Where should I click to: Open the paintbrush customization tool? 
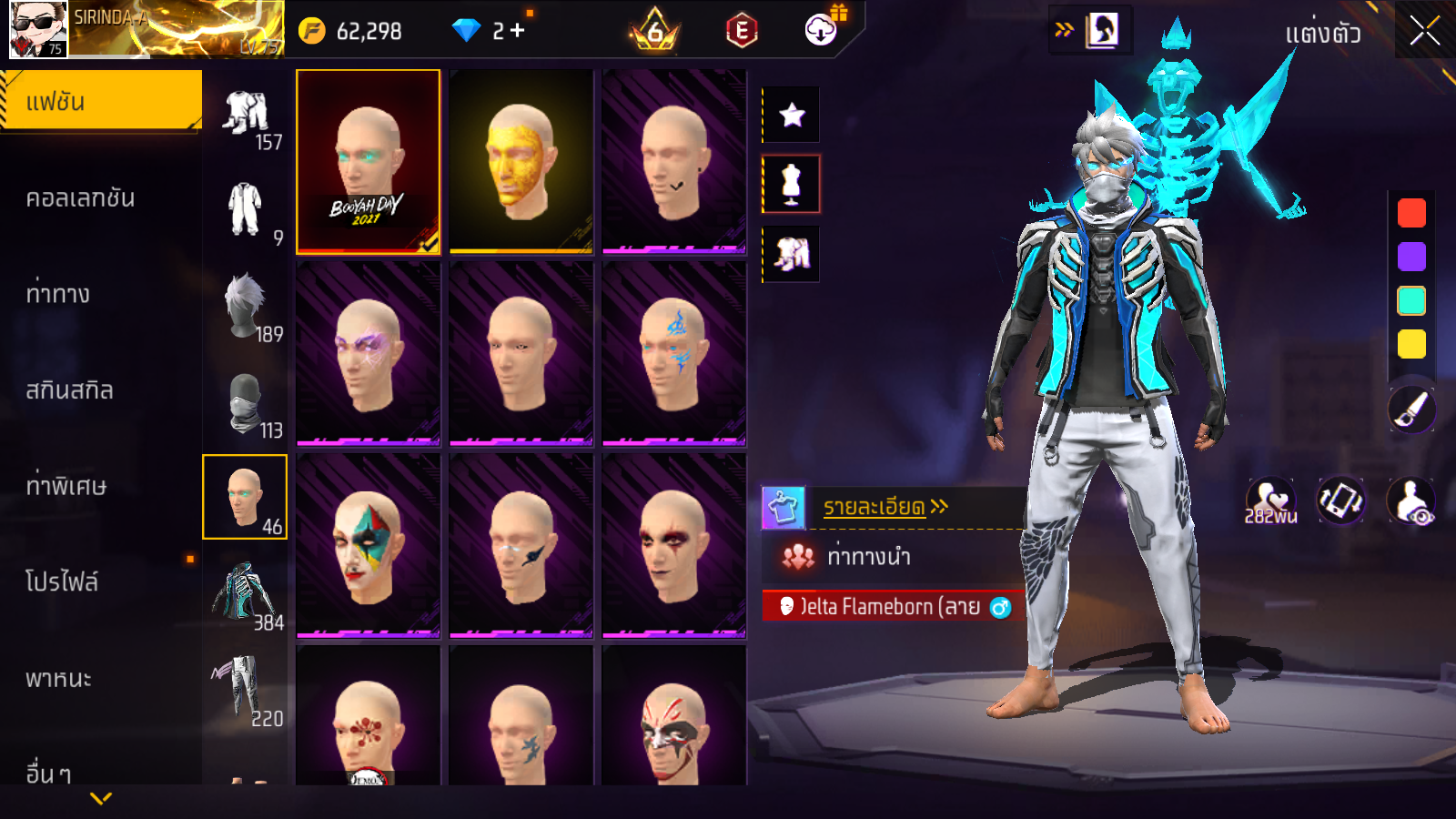(1411, 409)
